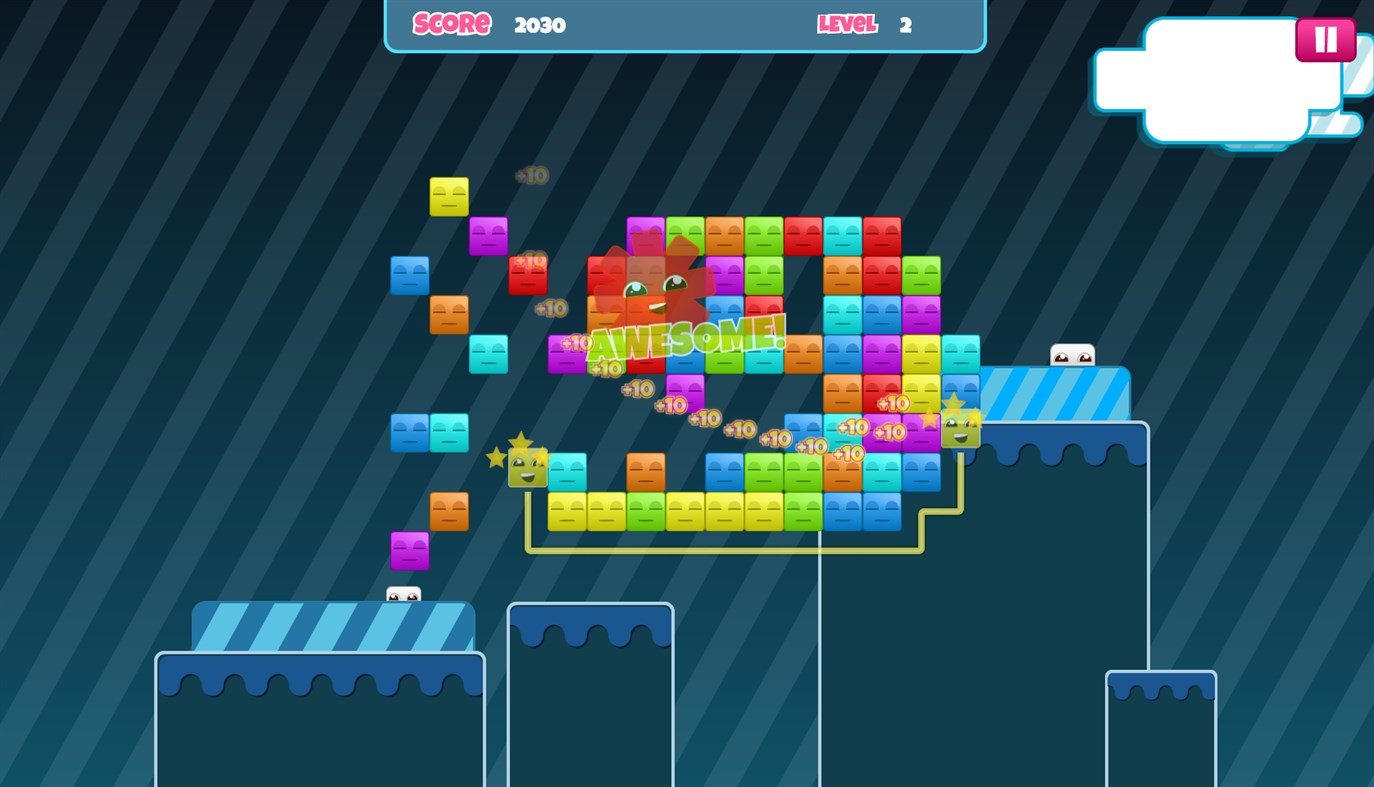This screenshot has height=787, width=1374.
Task: Click the pink Pause button
Action: click(x=1325, y=39)
